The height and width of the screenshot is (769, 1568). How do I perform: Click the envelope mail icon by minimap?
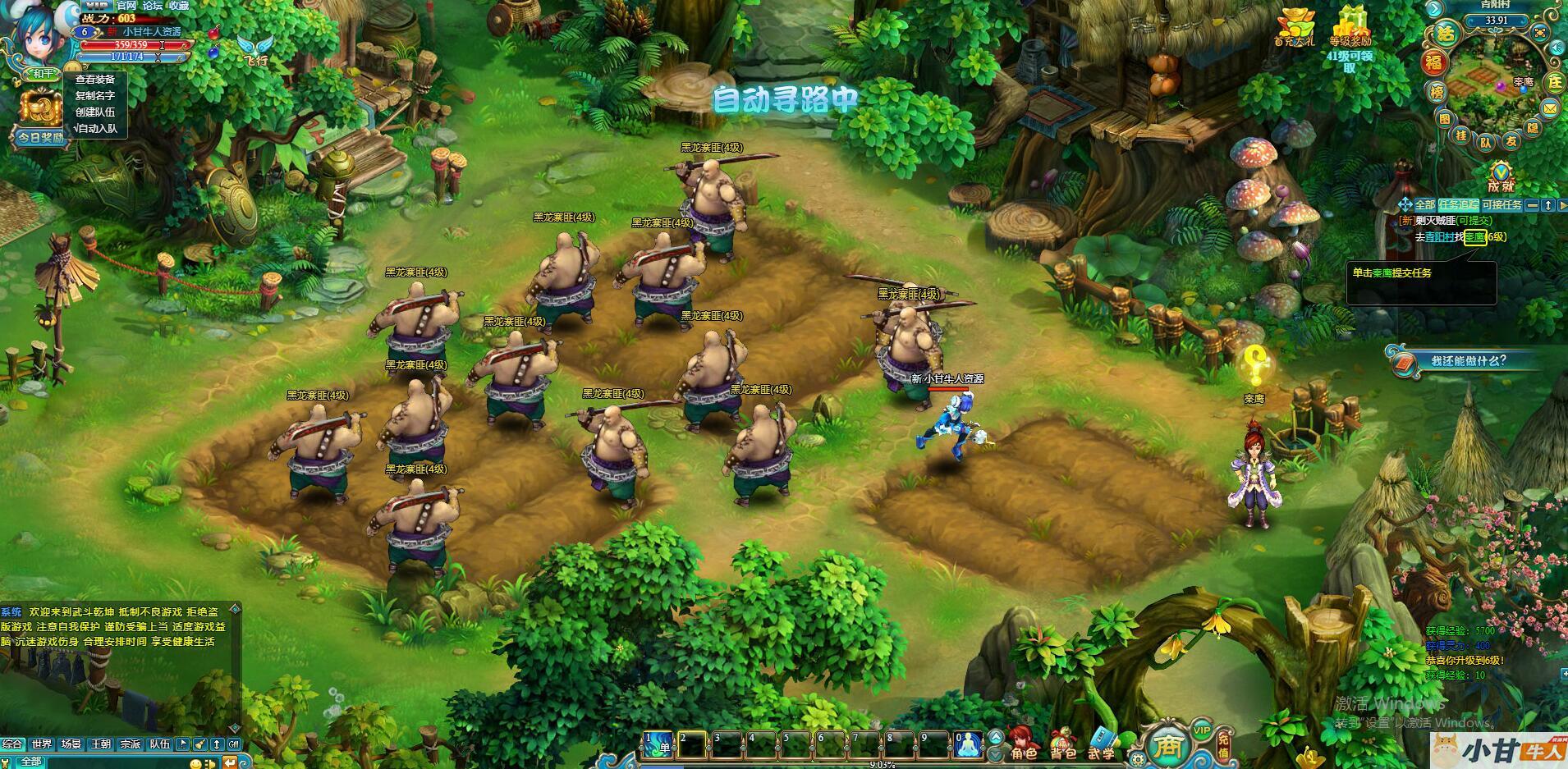pos(1549,108)
